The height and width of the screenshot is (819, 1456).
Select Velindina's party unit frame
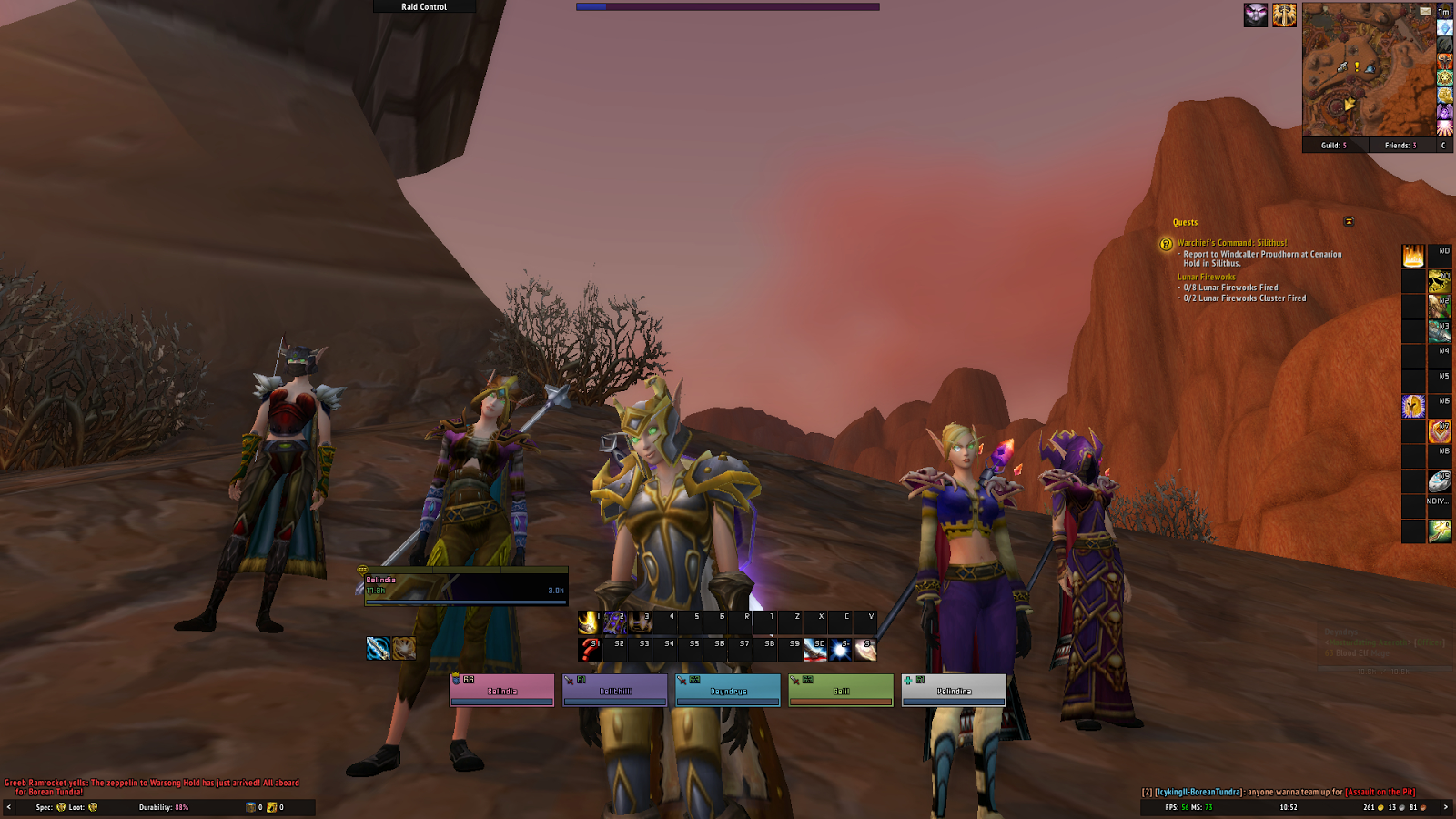952,690
